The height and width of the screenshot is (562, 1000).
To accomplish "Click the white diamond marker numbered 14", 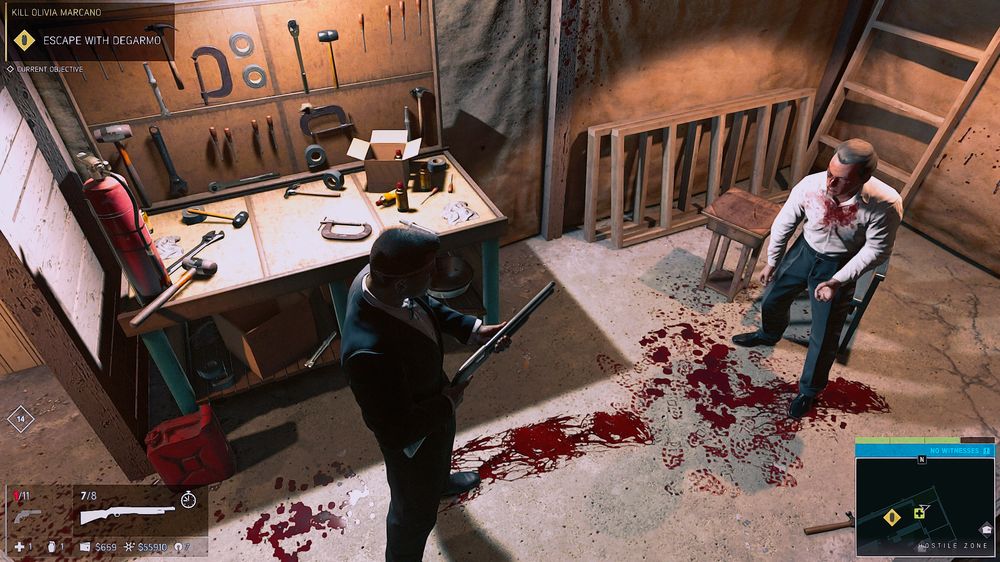I will coord(20,418).
